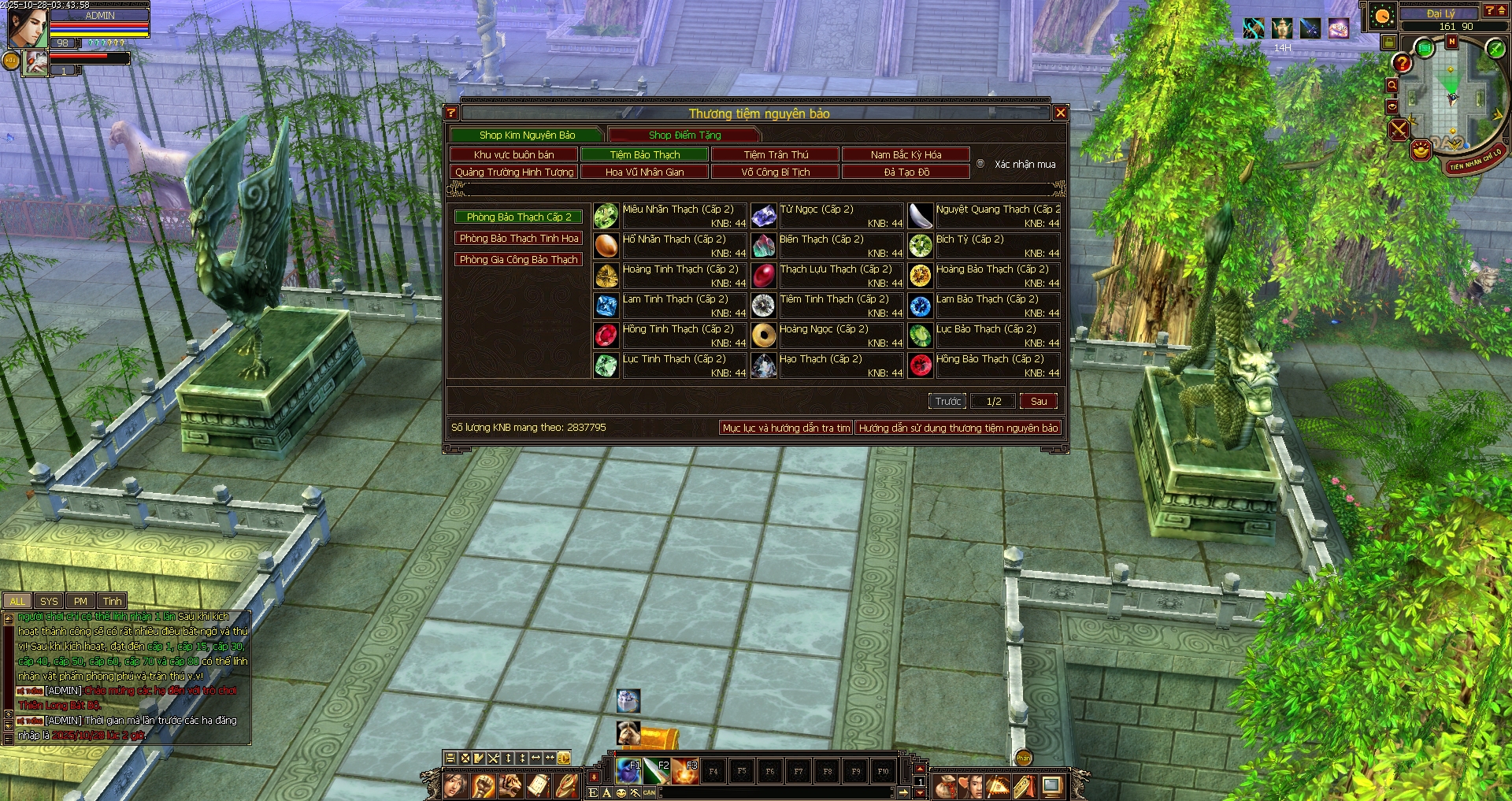Open Shop Kim Nguyên Bảo tab

(527, 135)
